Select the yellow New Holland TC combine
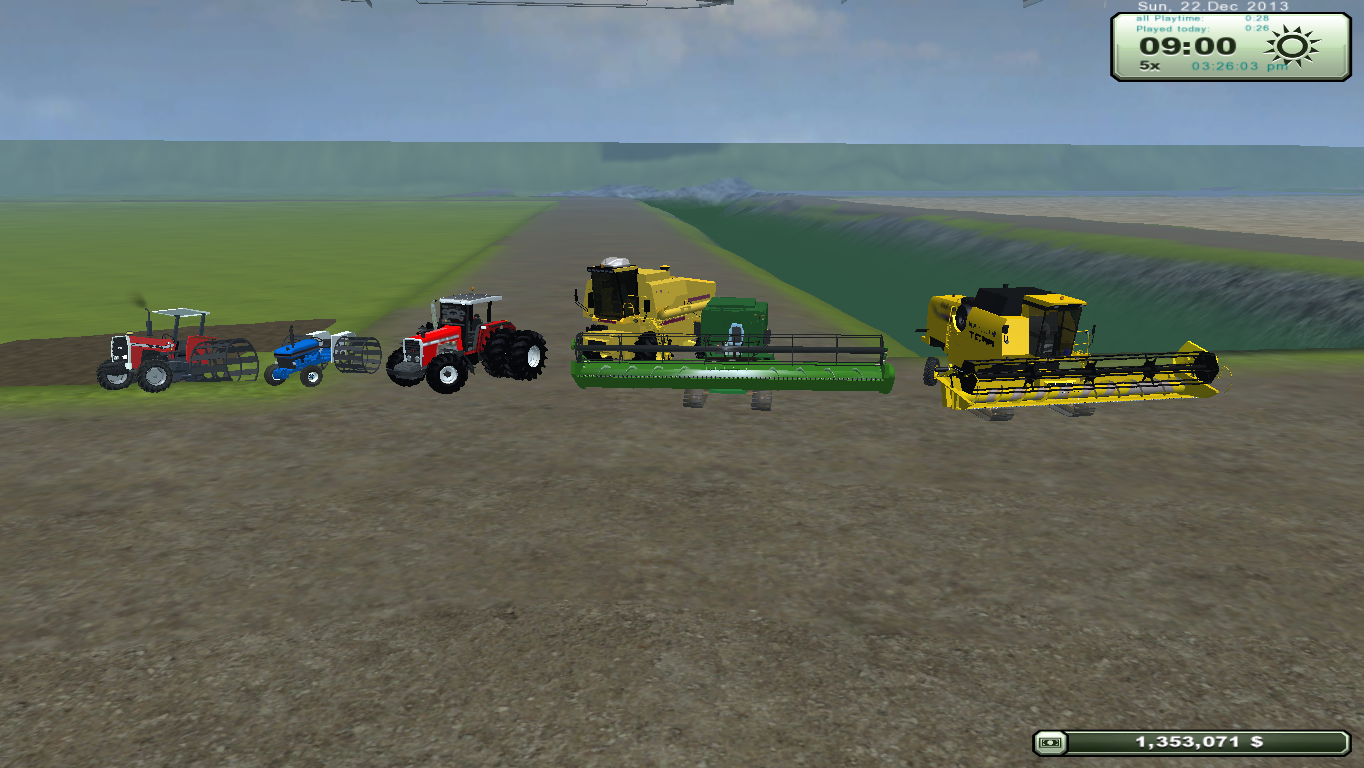Screen dimensions: 1364x768 (x=1010, y=330)
